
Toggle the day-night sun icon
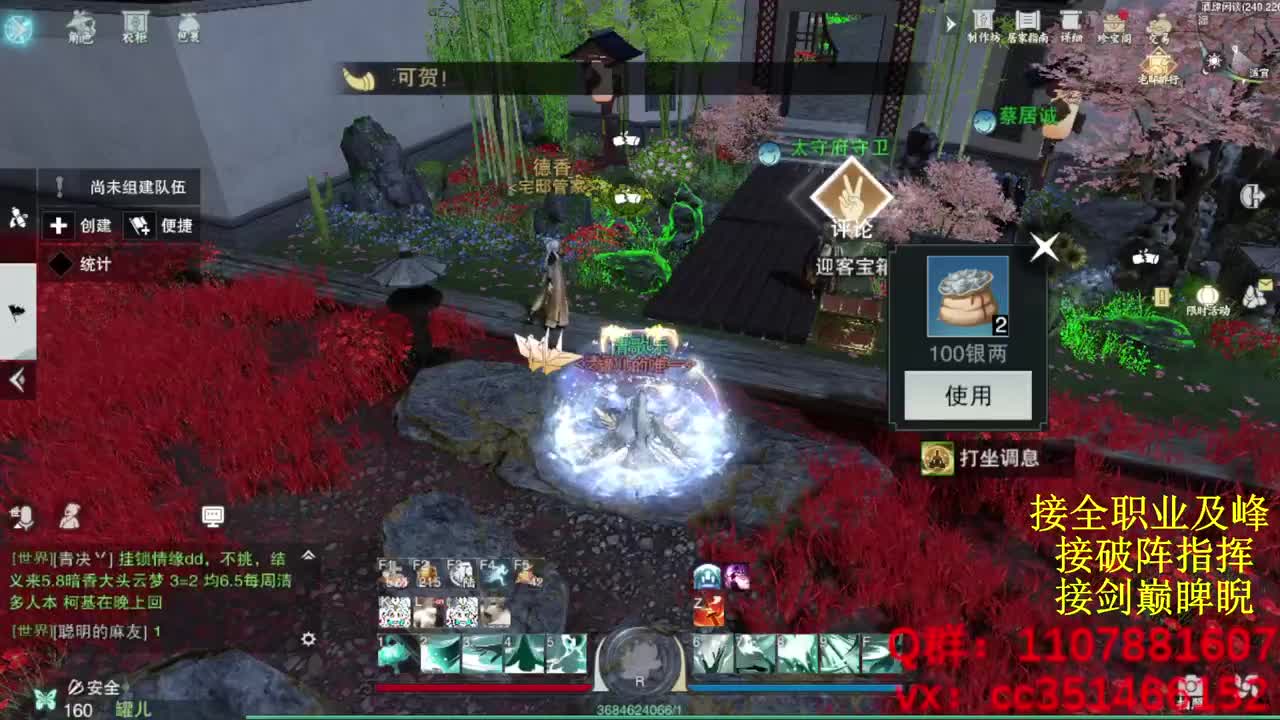(1214, 61)
